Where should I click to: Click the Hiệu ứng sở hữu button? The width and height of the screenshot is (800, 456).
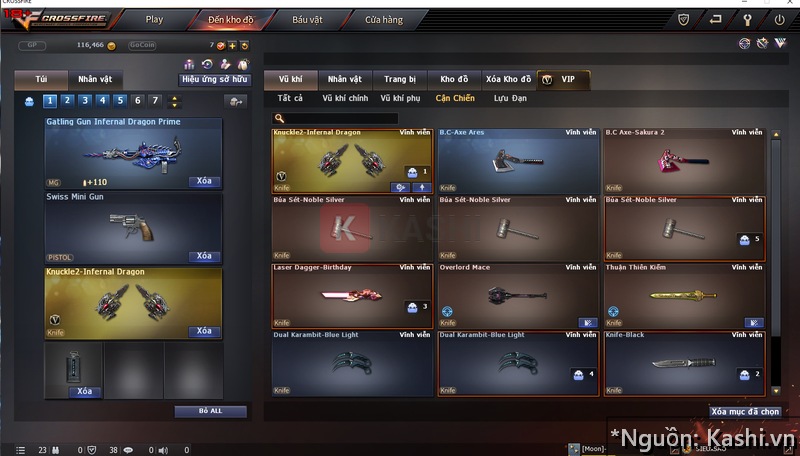213,79
